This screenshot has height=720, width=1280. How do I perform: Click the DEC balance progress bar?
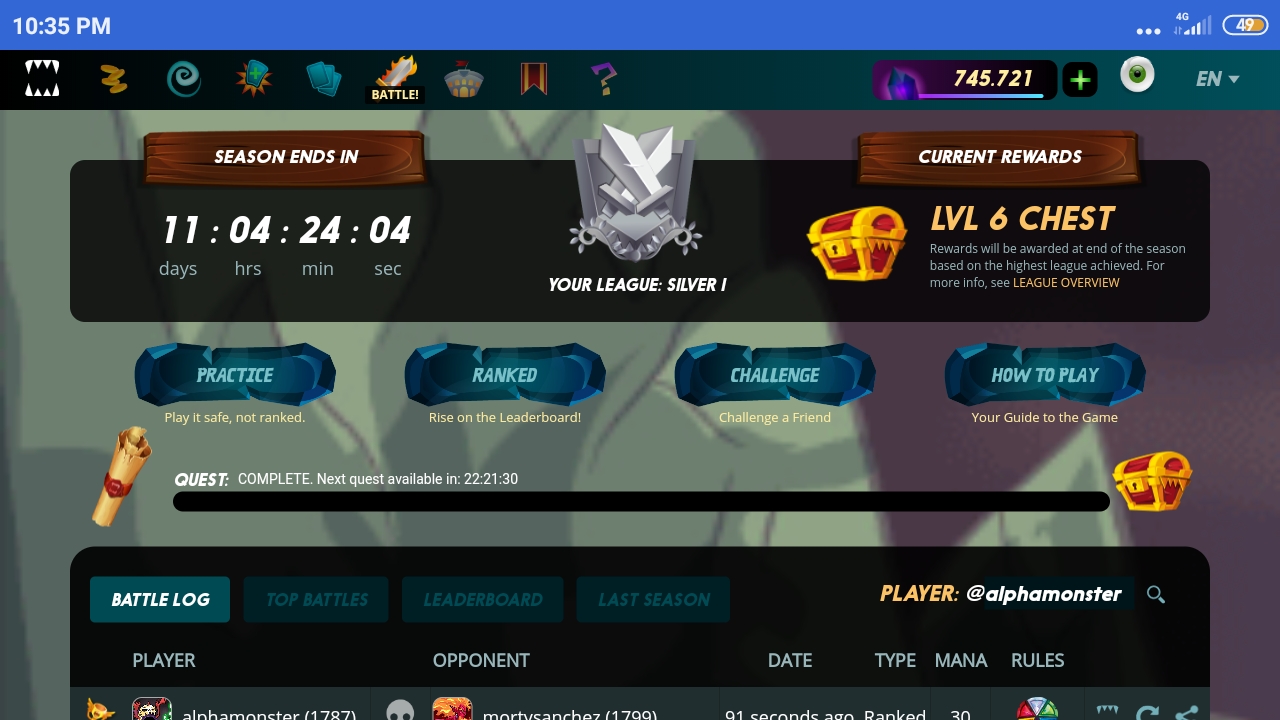tap(965, 79)
